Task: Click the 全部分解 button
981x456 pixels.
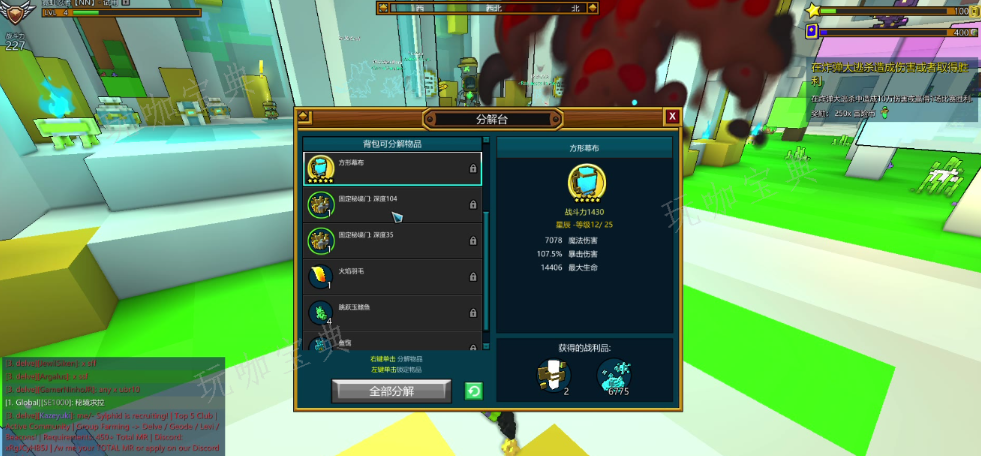Action: pos(391,390)
